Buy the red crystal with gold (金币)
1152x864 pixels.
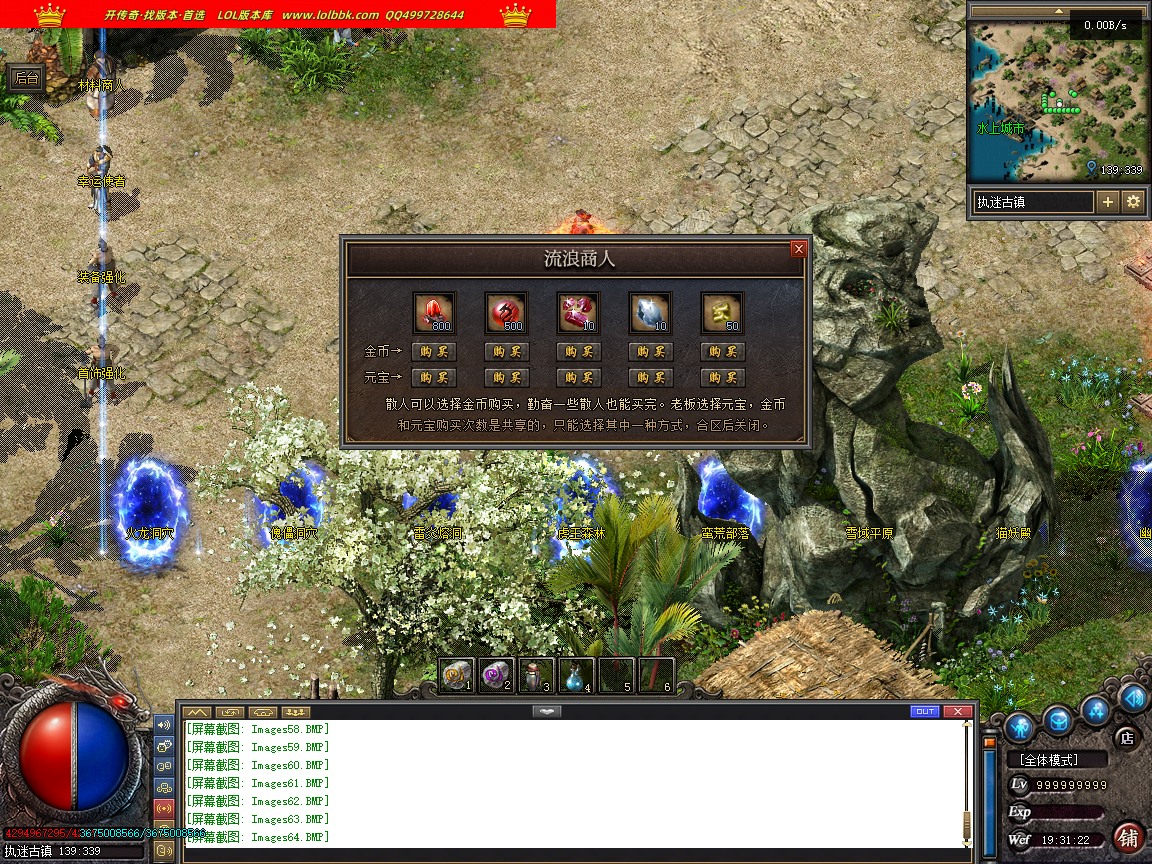click(x=434, y=352)
